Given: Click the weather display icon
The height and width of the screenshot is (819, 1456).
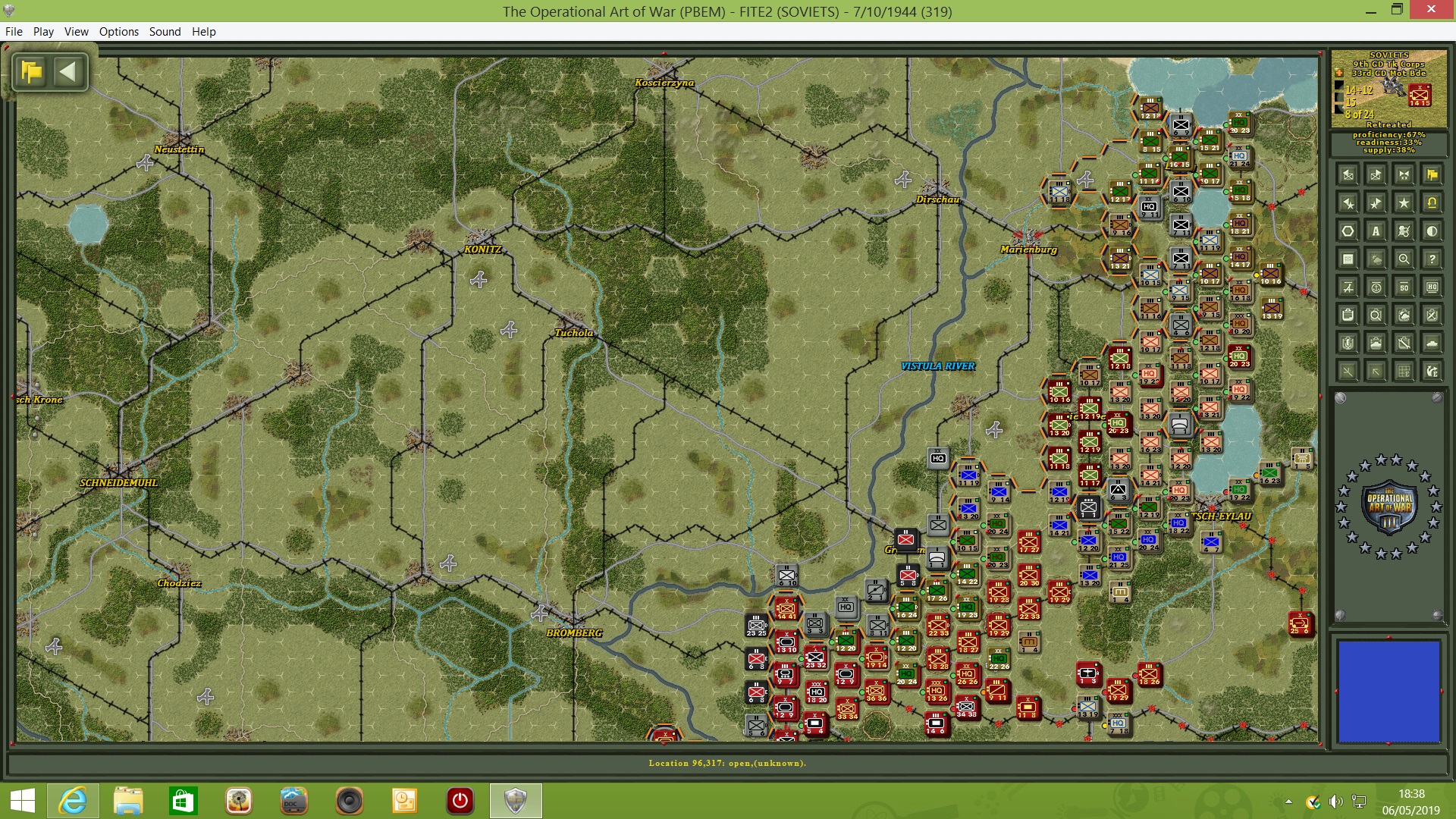Looking at the screenshot, I should pyautogui.click(x=1376, y=259).
